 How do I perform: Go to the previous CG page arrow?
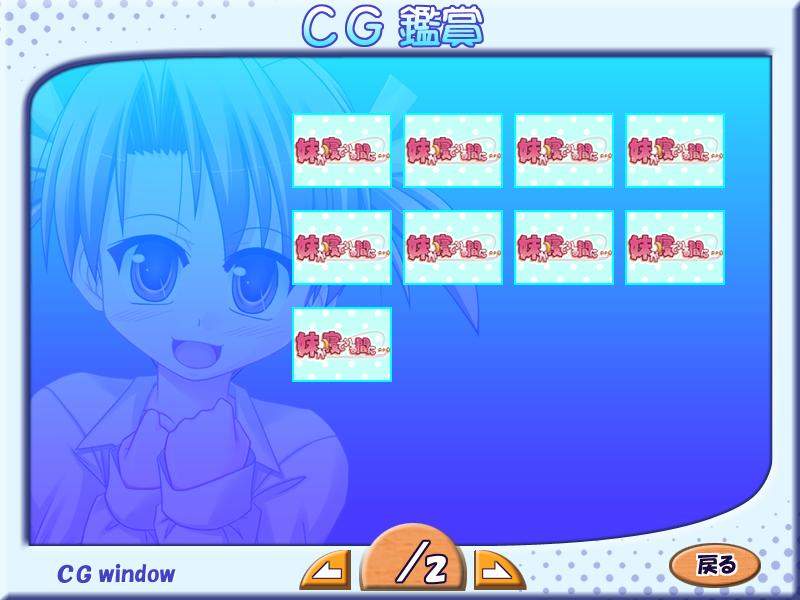tap(326, 571)
